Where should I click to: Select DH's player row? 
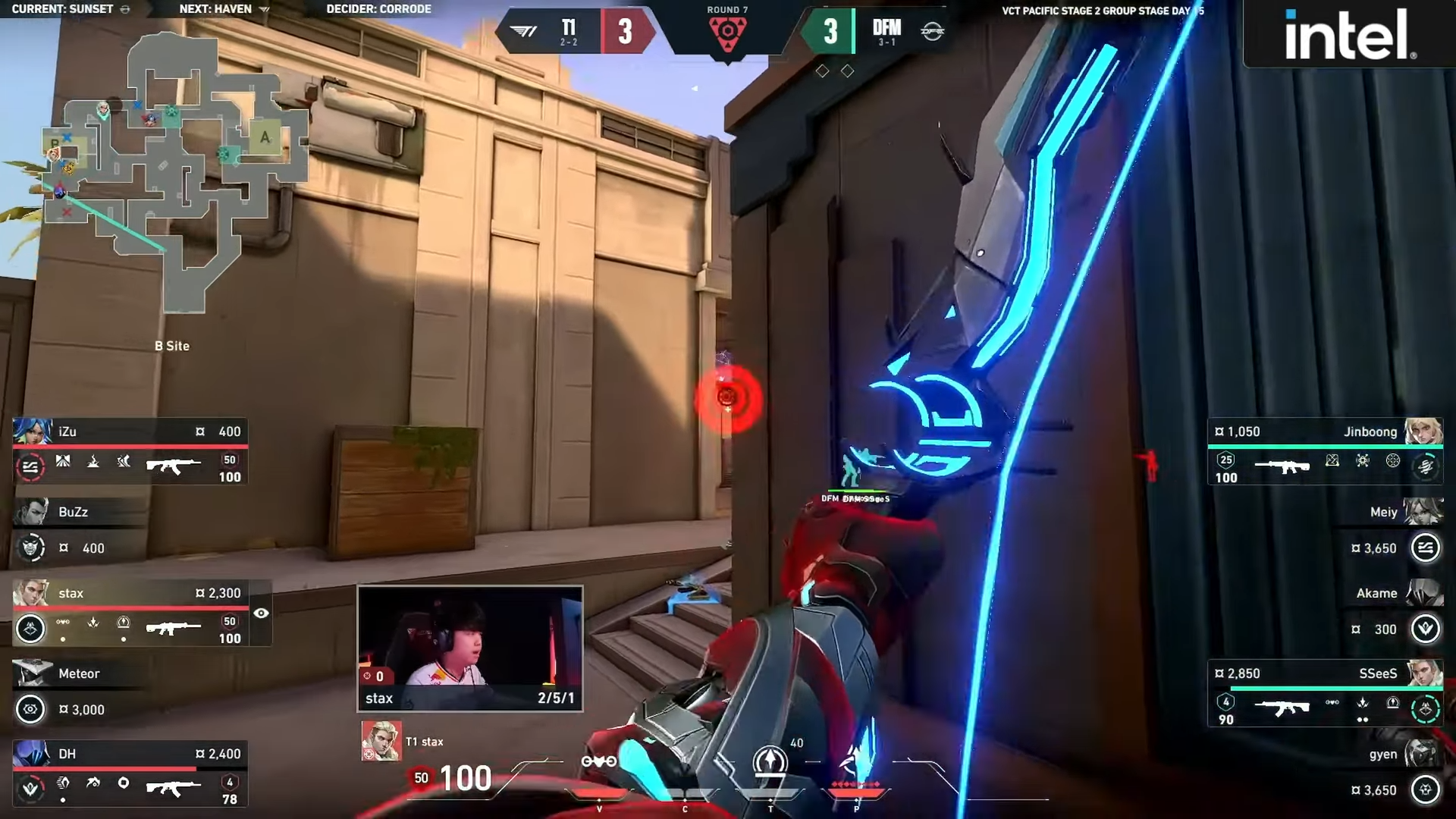[x=130, y=773]
